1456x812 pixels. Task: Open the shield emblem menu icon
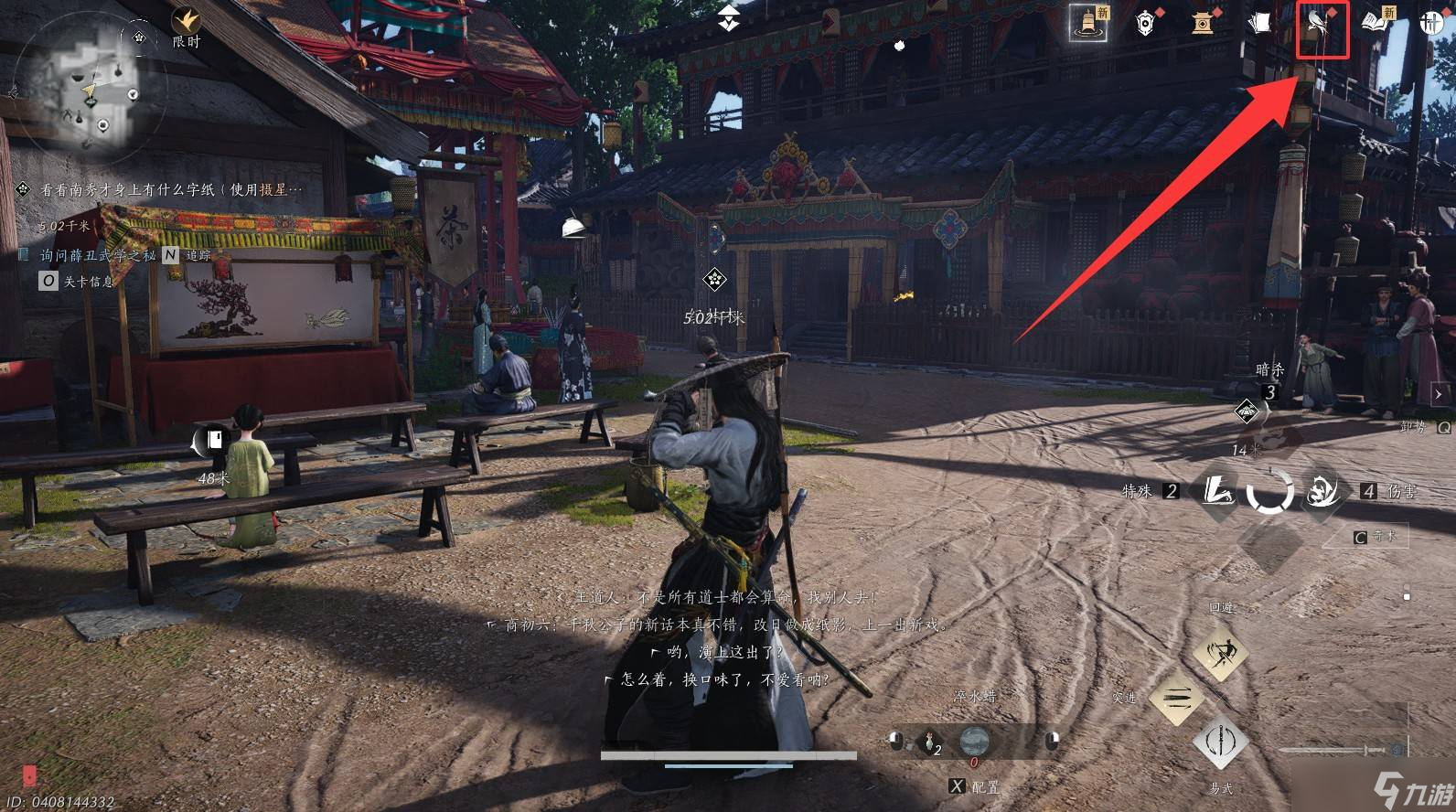coord(1145,23)
